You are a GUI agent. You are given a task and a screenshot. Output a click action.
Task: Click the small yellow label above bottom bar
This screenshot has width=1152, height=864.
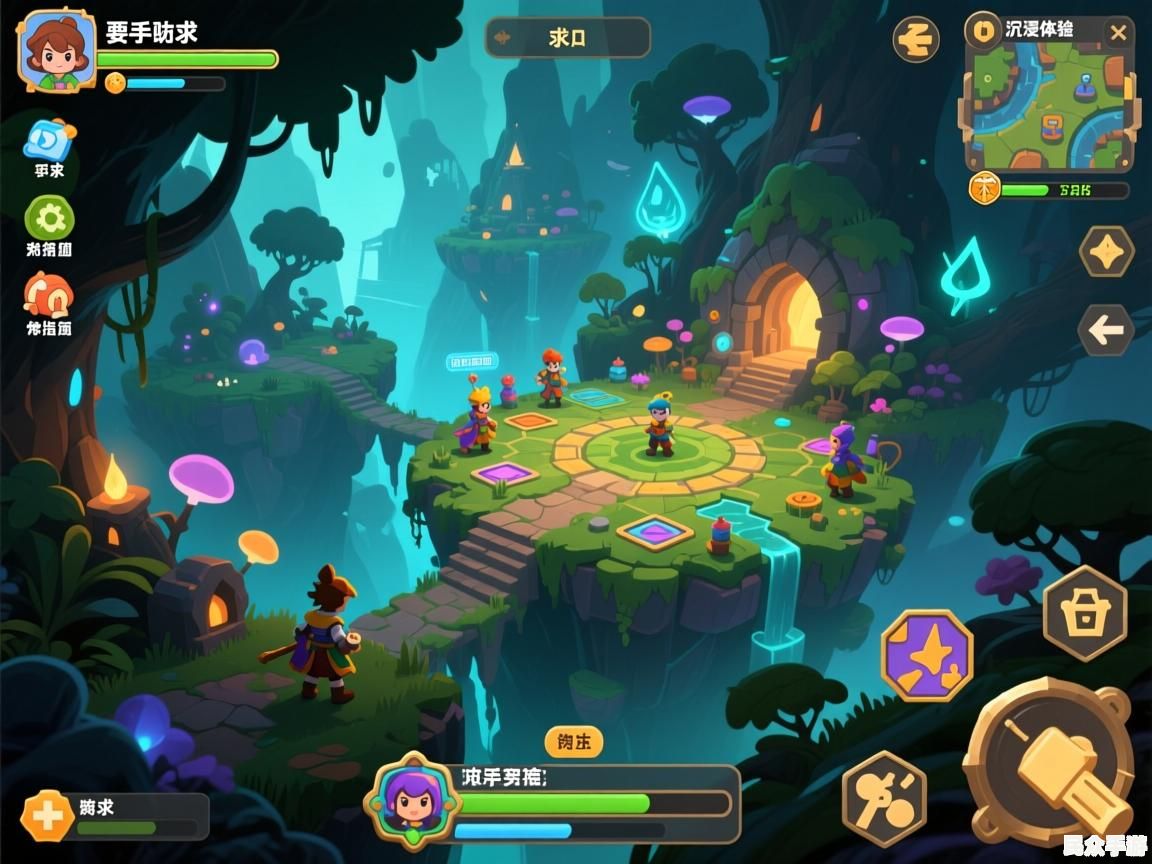point(574,741)
